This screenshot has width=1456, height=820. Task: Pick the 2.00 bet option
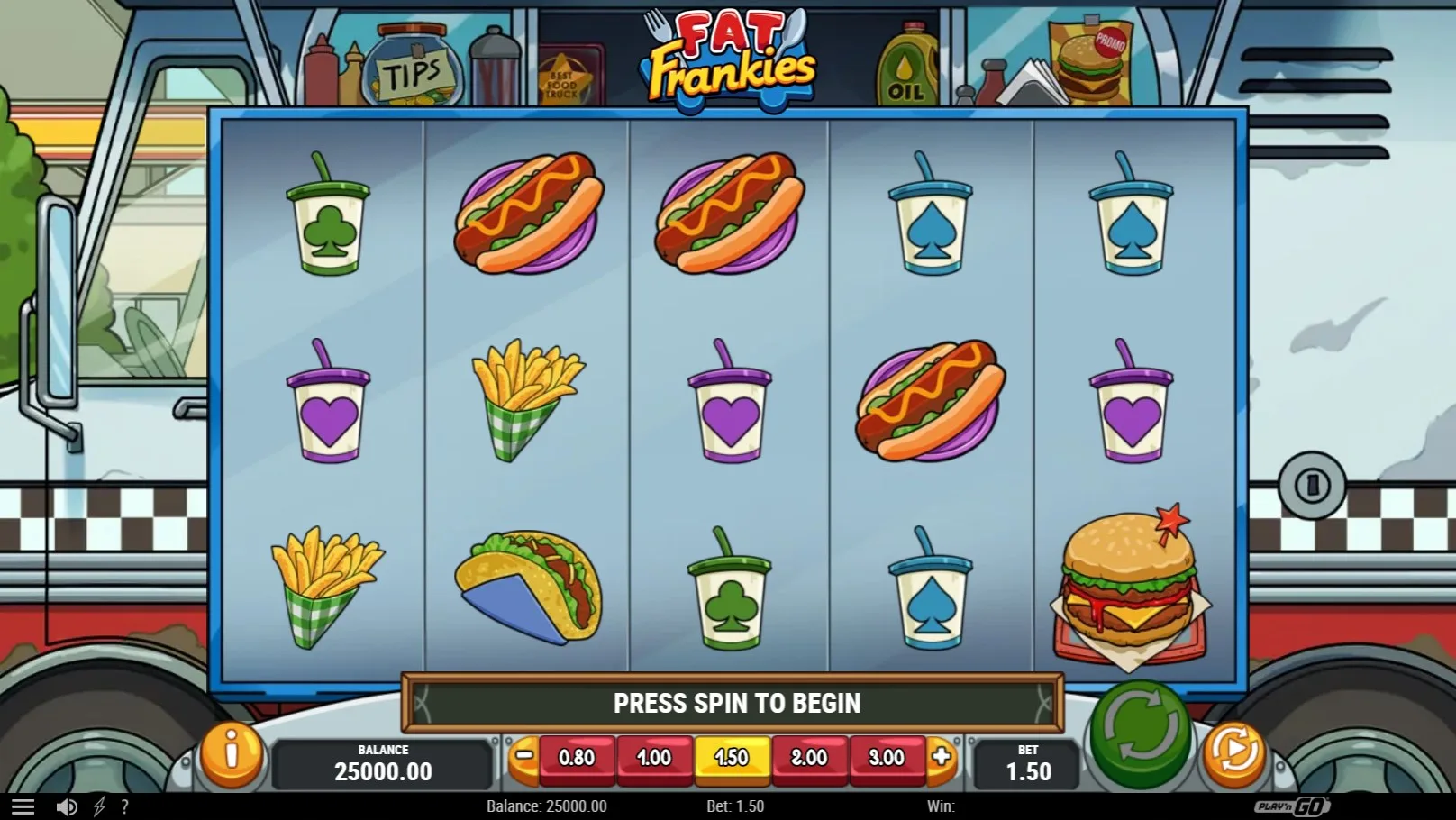pos(809,758)
